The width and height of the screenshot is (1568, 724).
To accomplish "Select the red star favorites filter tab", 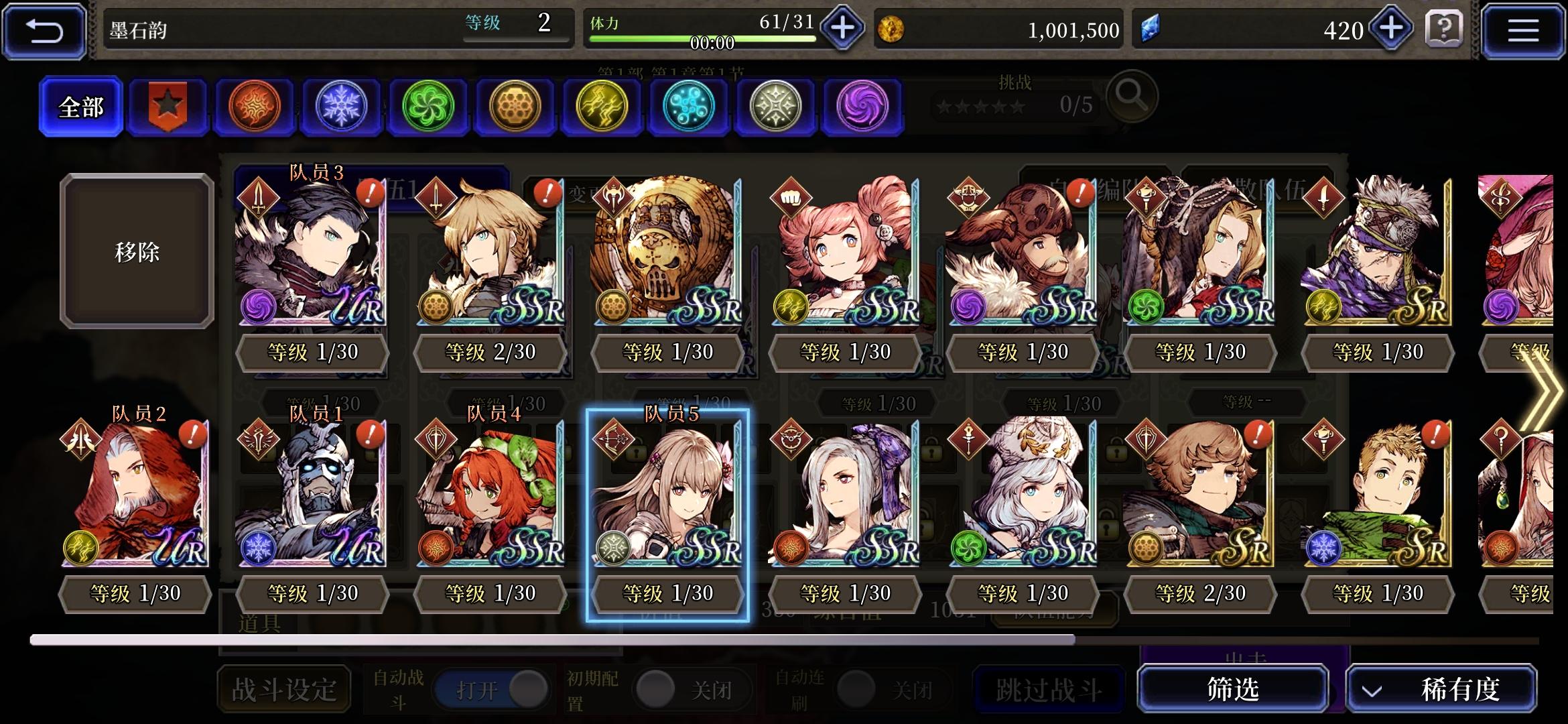I will click(168, 106).
